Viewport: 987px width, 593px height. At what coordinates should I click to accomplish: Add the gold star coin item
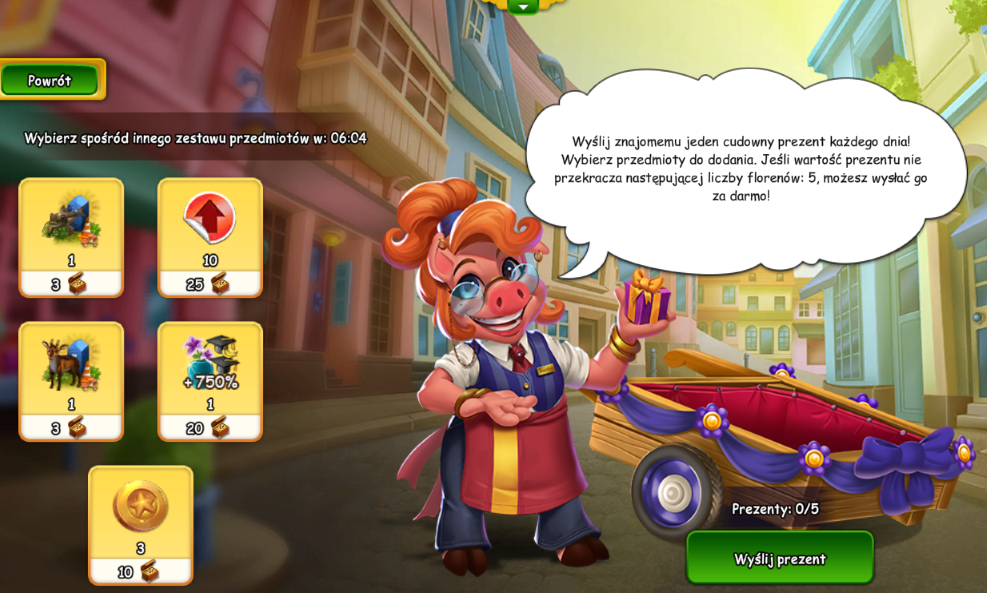(x=140, y=523)
